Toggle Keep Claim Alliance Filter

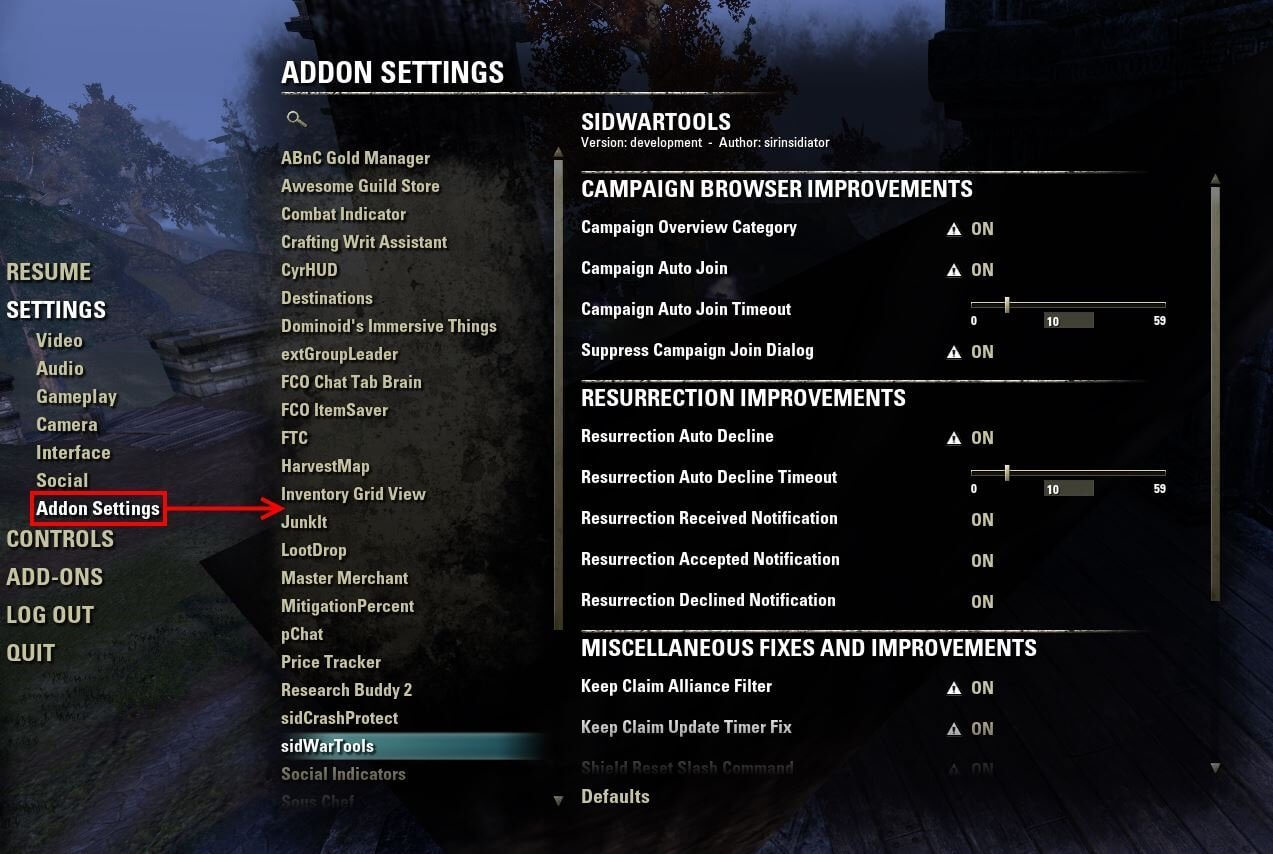(x=982, y=688)
